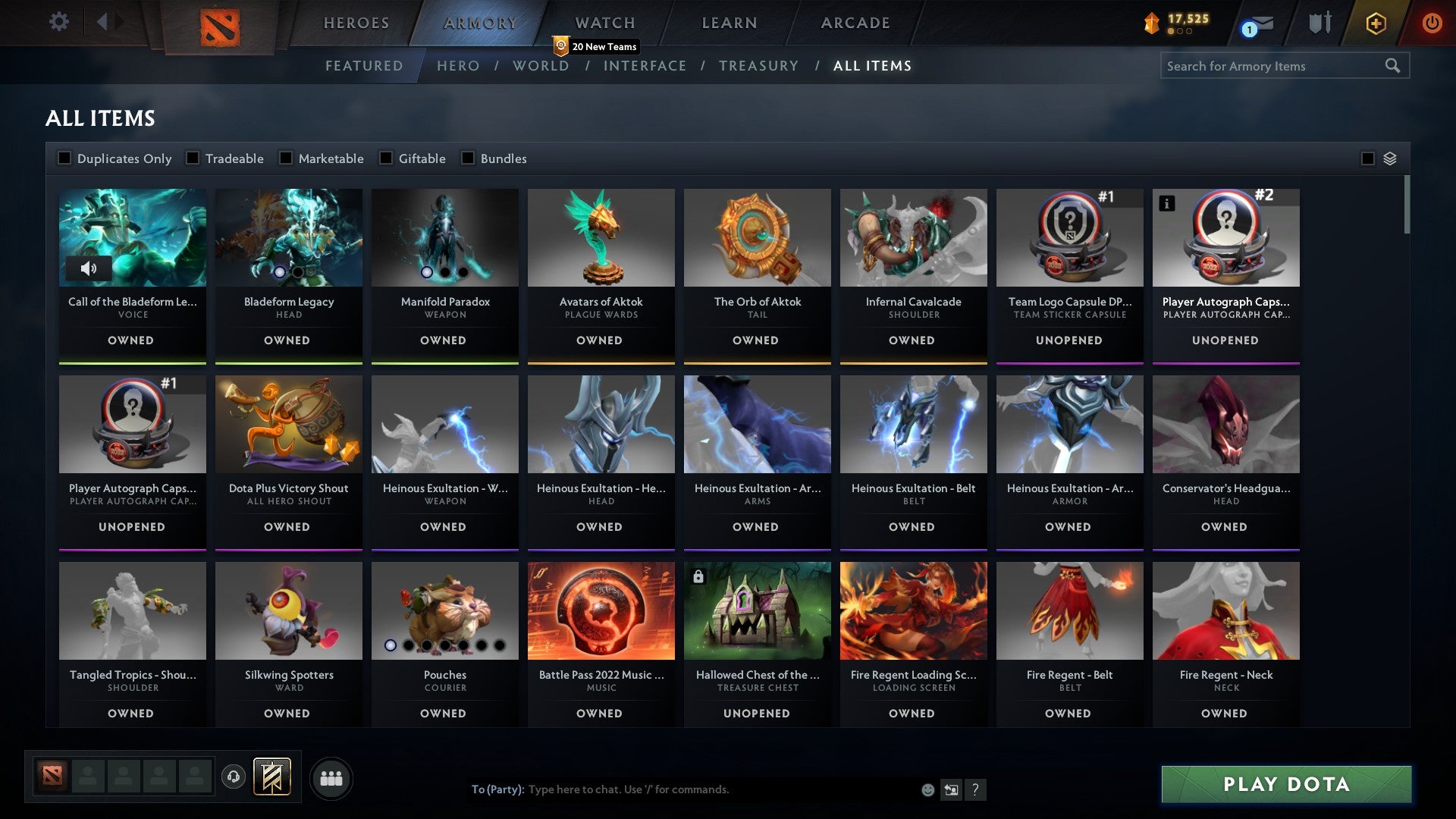The image size is (1456, 819).
Task: Check the Marketable checkbox
Action: (286, 158)
